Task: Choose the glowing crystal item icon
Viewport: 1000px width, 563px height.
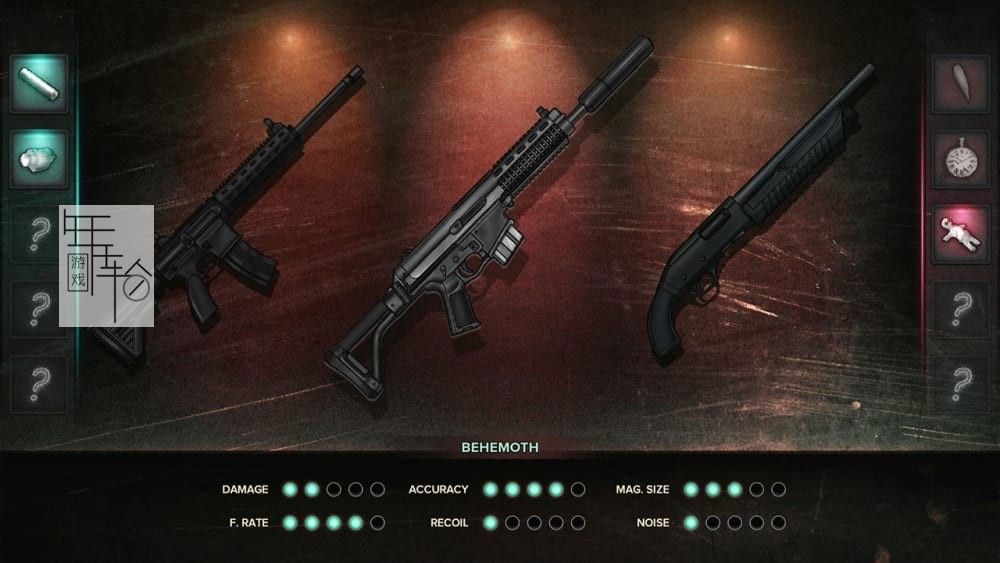Action: tap(39, 159)
